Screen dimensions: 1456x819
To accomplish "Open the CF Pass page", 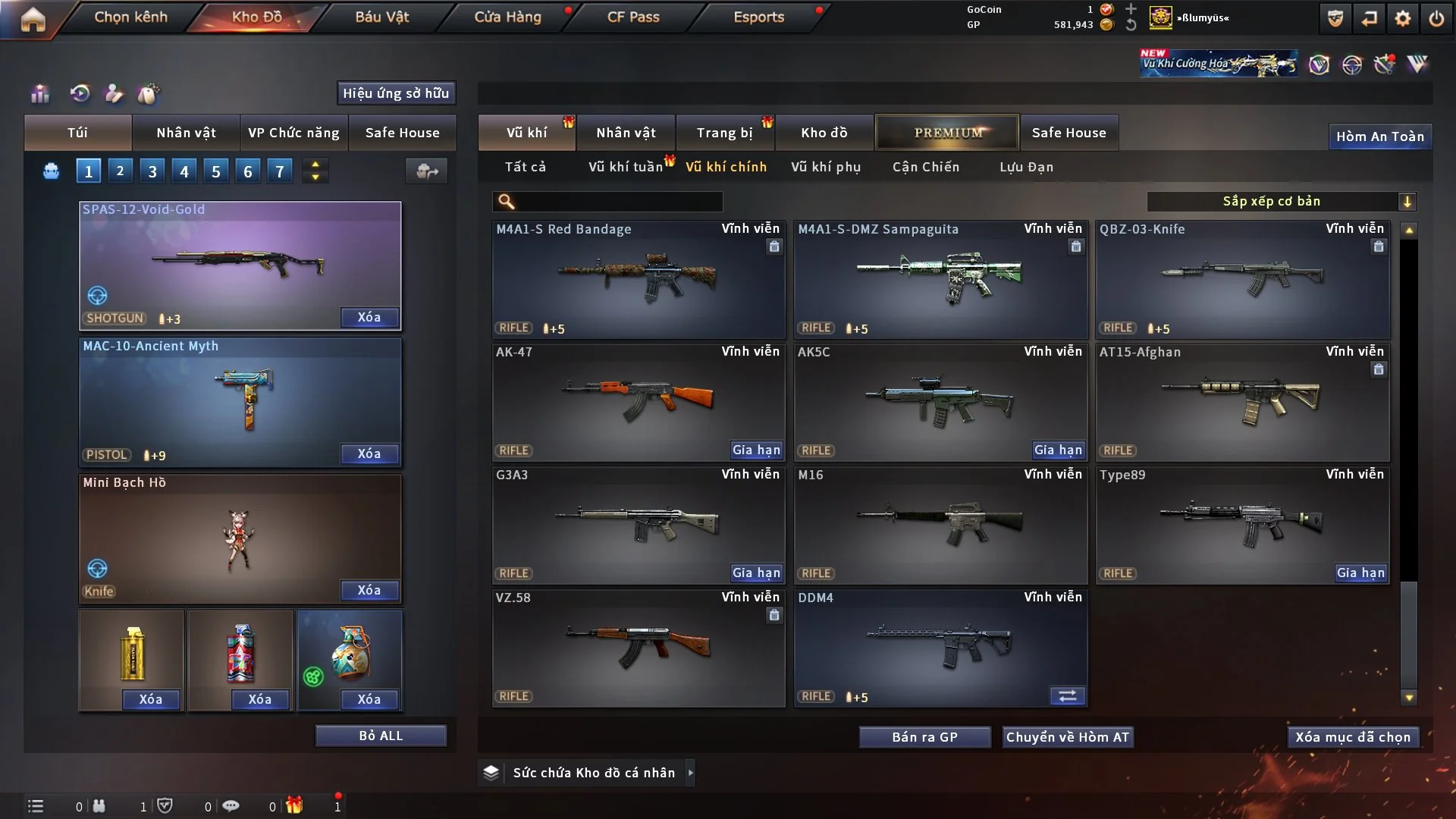I will click(x=633, y=17).
